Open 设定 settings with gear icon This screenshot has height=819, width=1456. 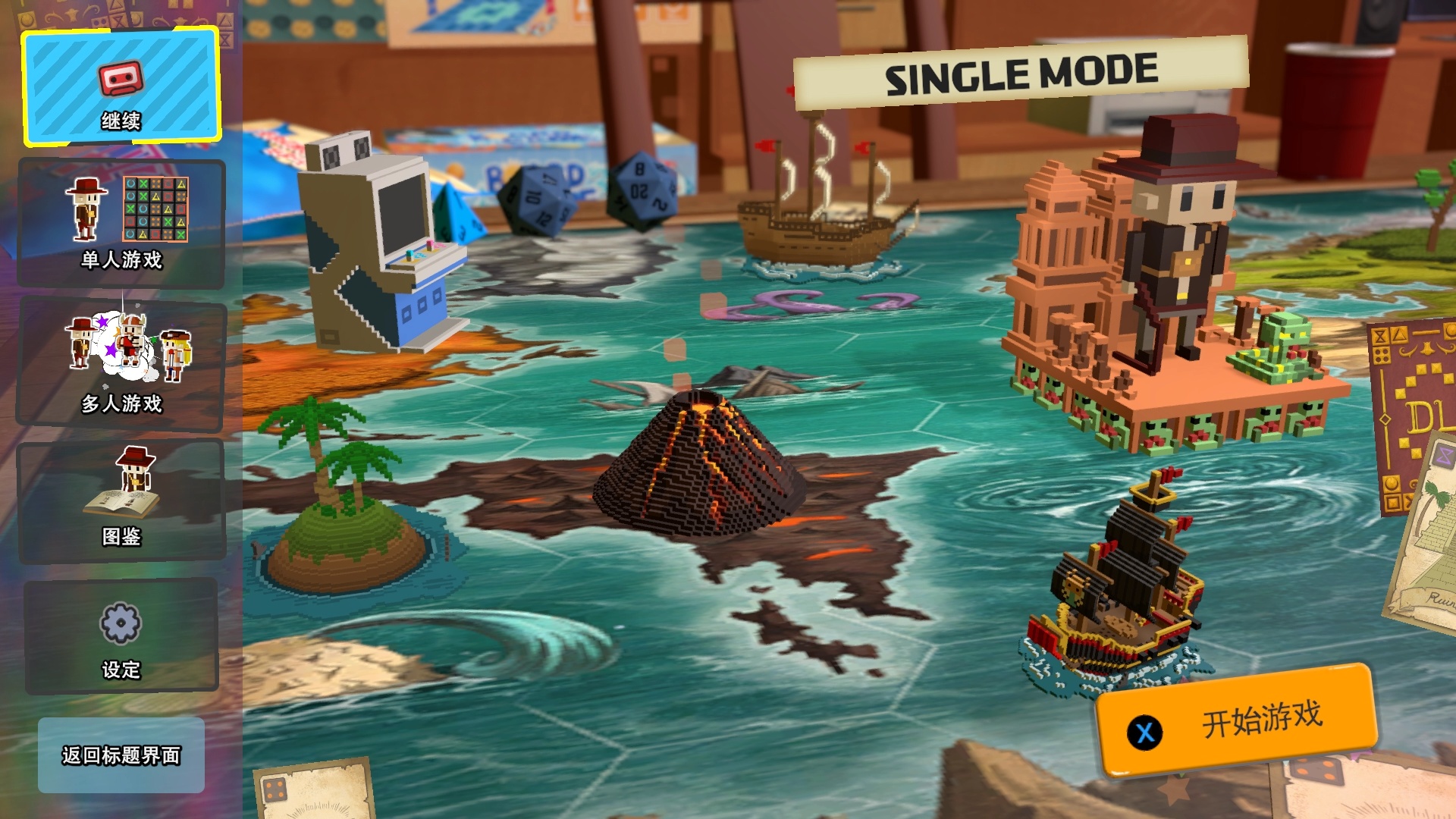tap(121, 637)
